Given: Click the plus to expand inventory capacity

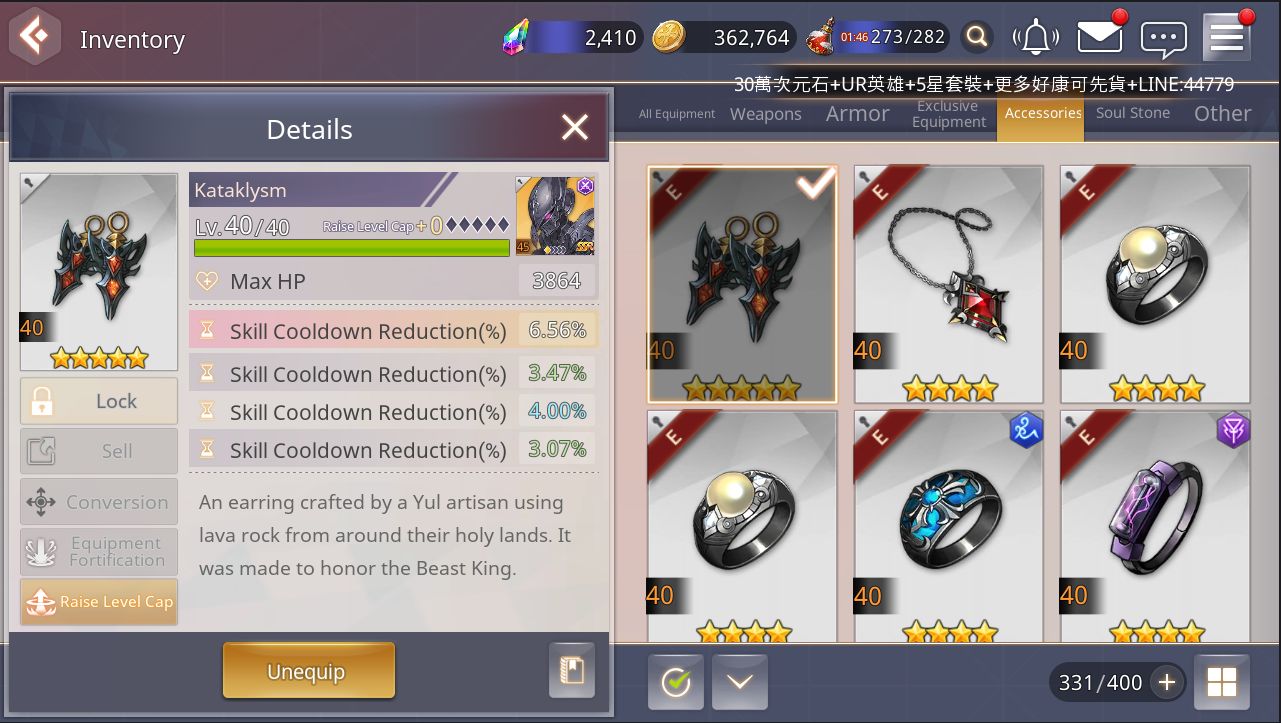Looking at the screenshot, I should coord(1166,682).
